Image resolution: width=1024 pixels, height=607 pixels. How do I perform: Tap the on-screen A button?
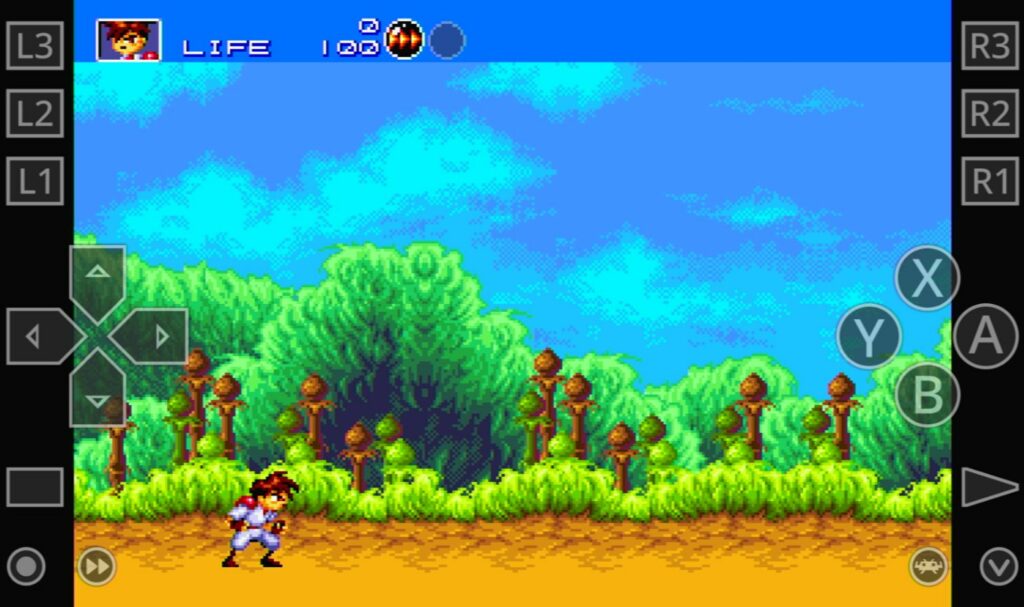tap(985, 337)
